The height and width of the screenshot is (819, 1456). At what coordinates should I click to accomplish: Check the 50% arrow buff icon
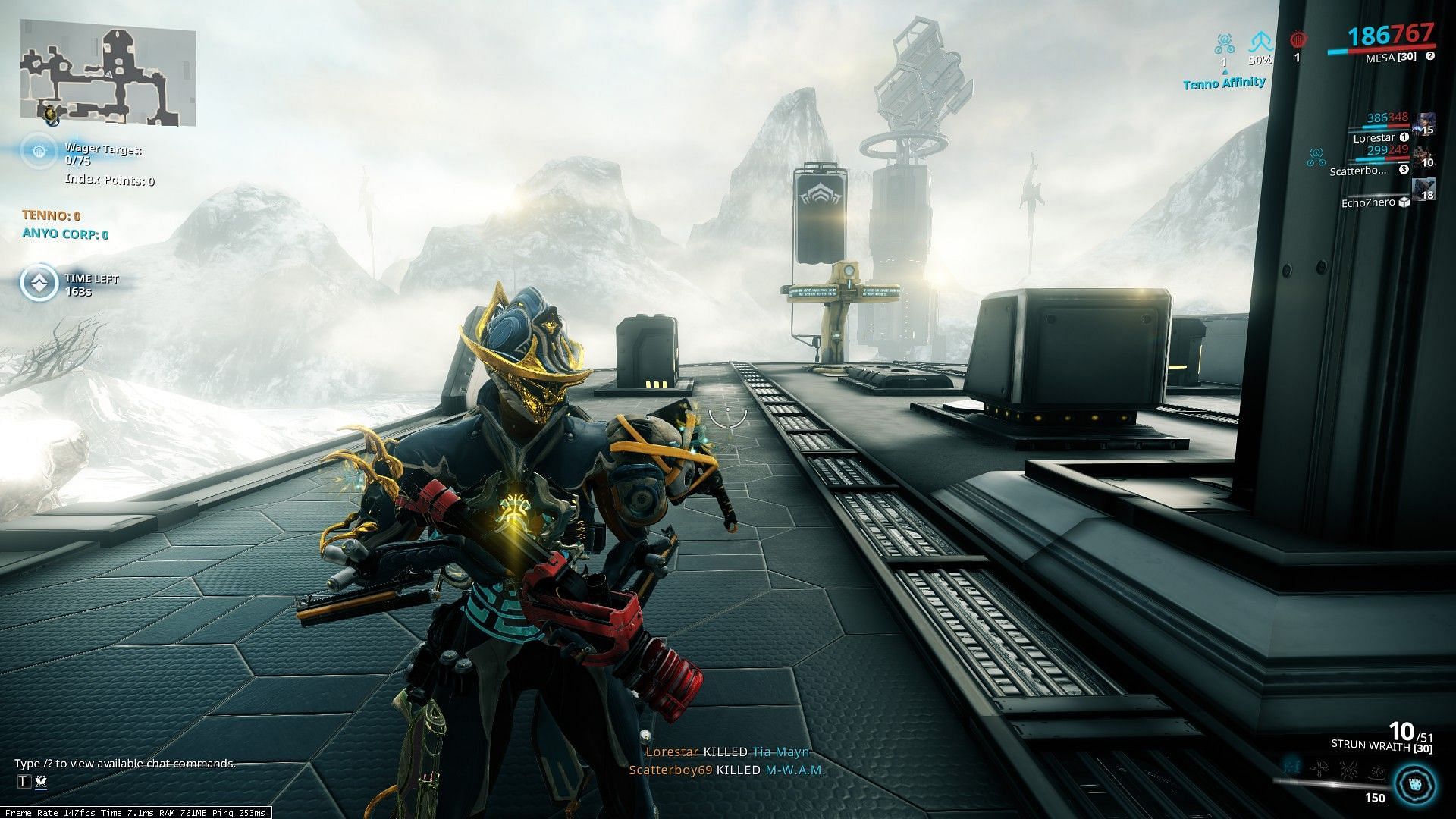click(x=1260, y=42)
